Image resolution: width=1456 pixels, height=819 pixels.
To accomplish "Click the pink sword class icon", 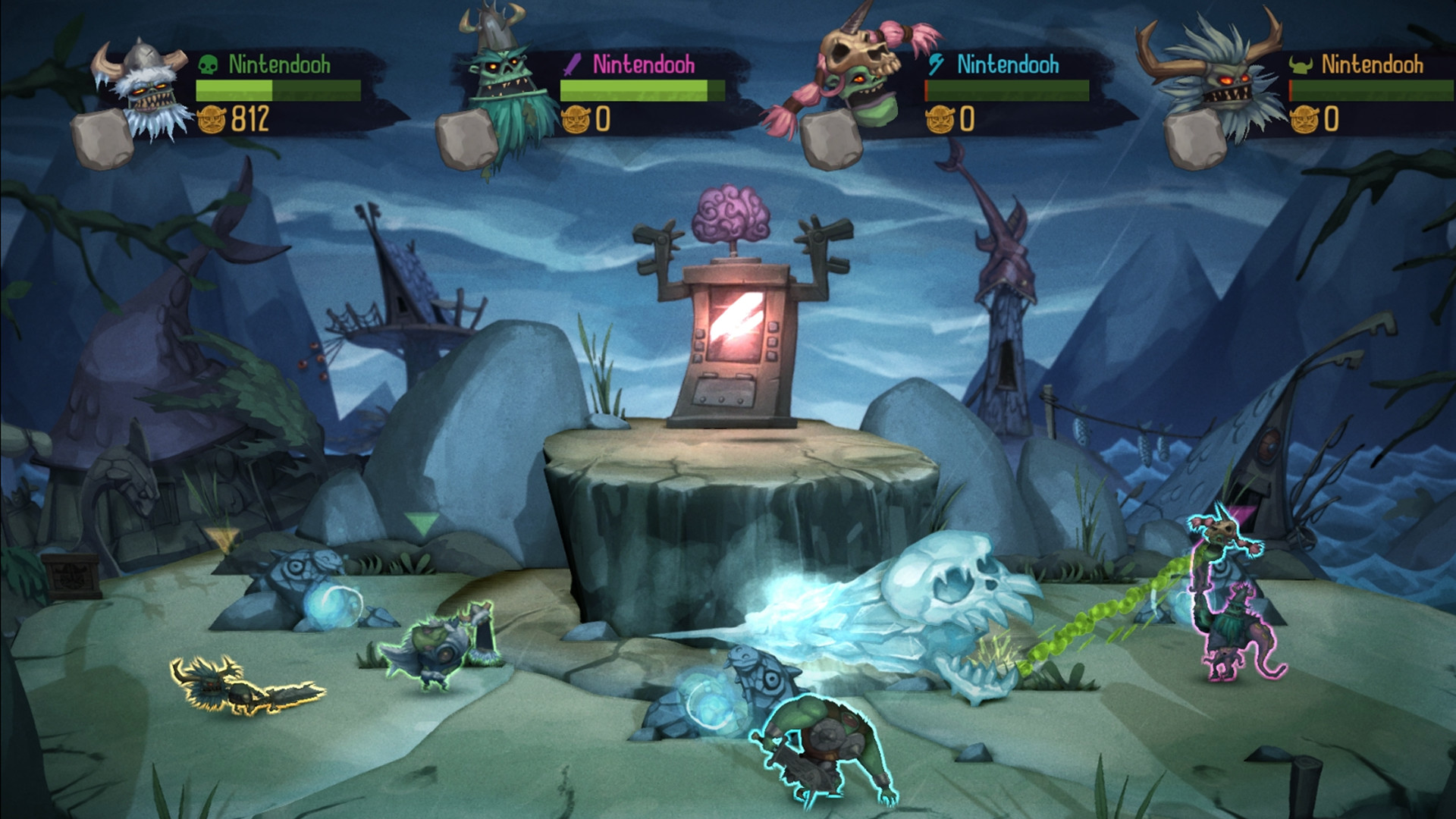I will [572, 65].
